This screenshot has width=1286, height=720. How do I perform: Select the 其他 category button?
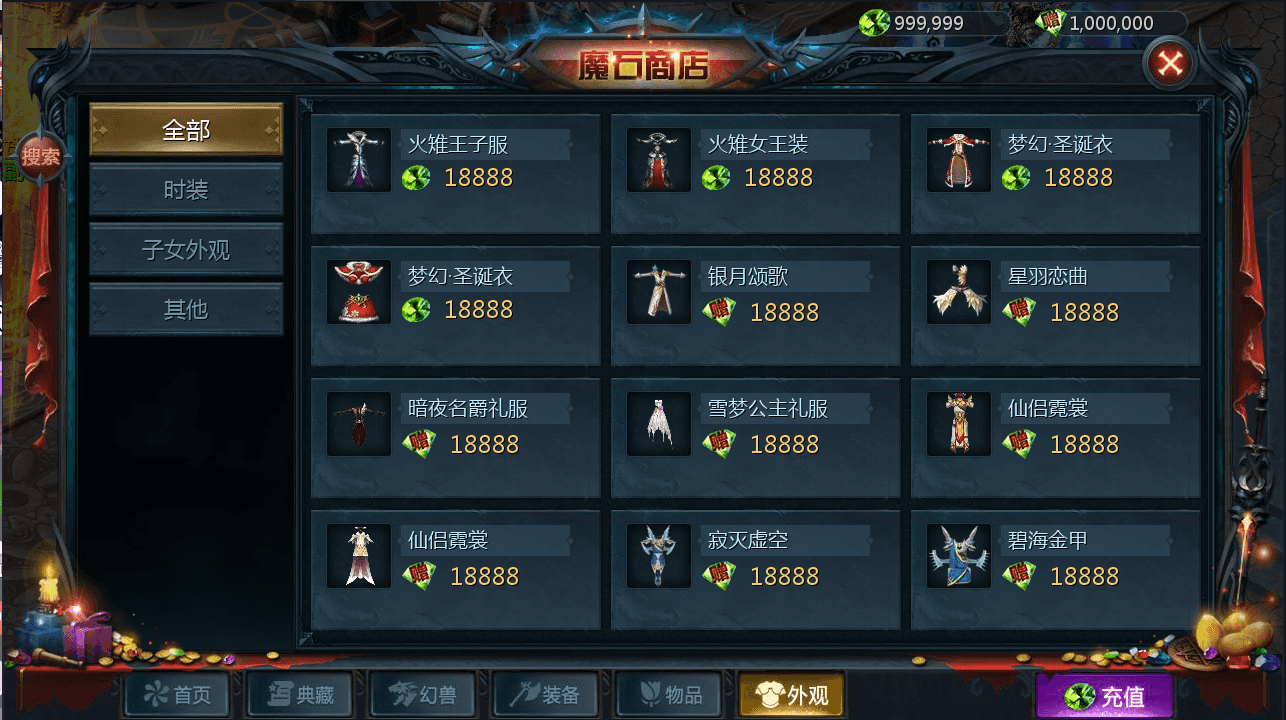(185, 310)
